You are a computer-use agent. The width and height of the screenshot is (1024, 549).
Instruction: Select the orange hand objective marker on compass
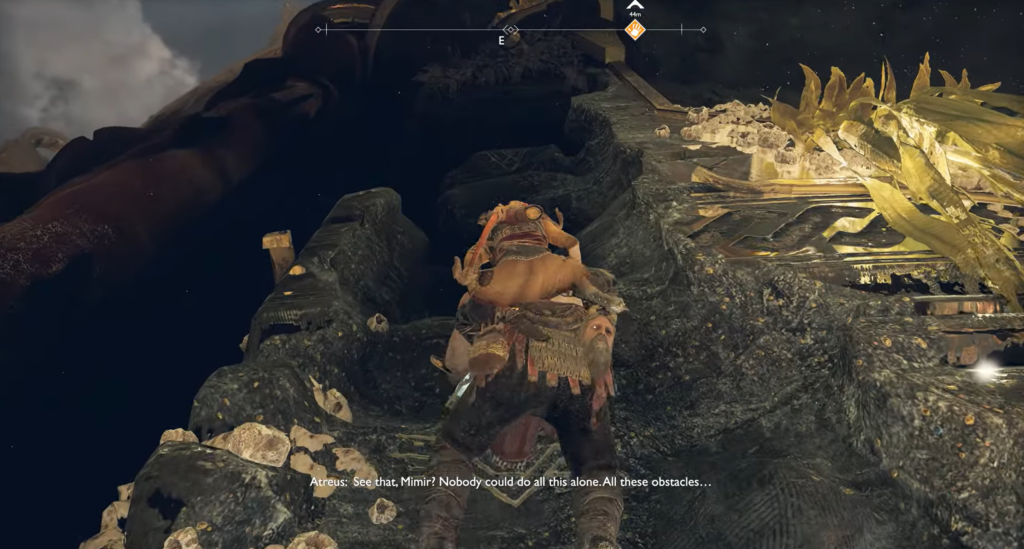[634, 30]
